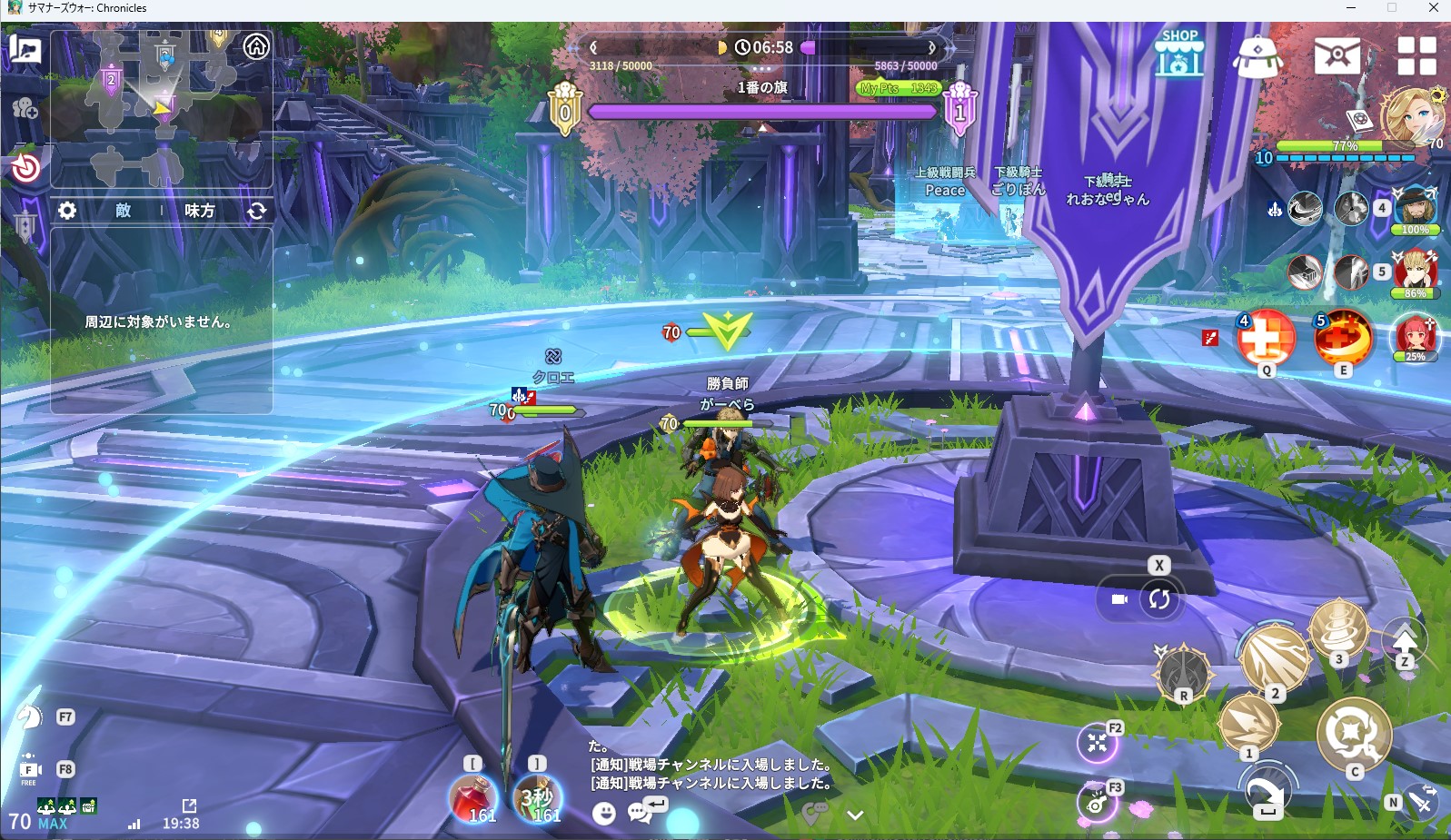
Task: Refresh the nearby target list
Action: tap(257, 211)
